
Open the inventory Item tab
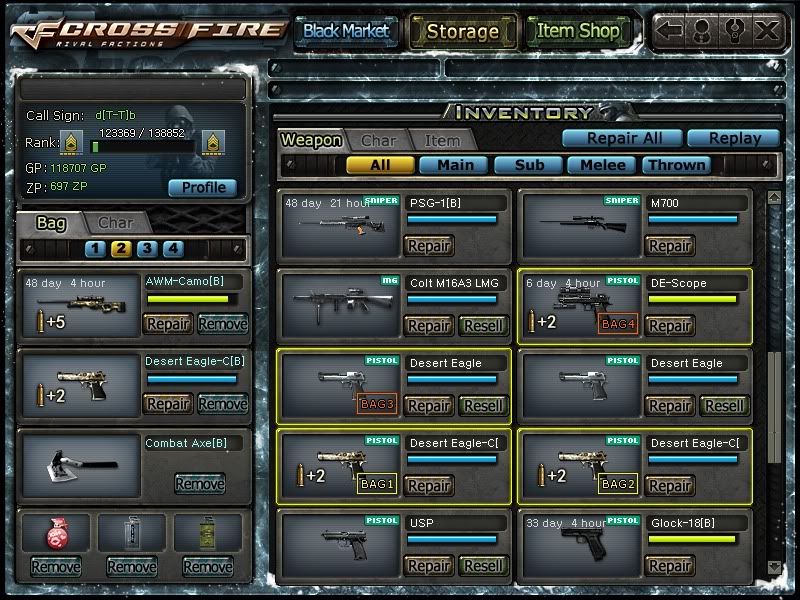(442, 141)
